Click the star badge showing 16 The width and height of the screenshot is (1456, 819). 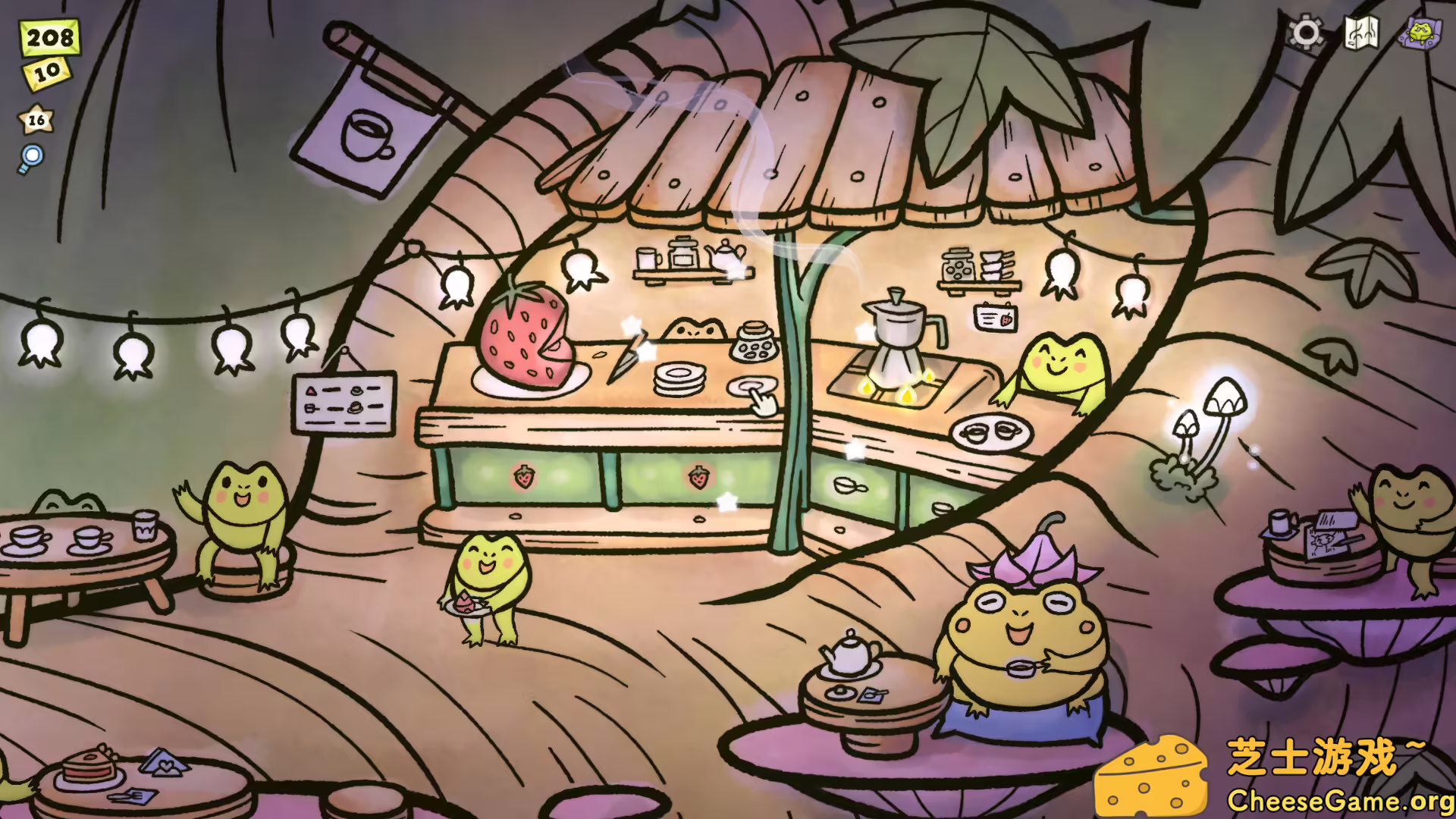click(34, 118)
